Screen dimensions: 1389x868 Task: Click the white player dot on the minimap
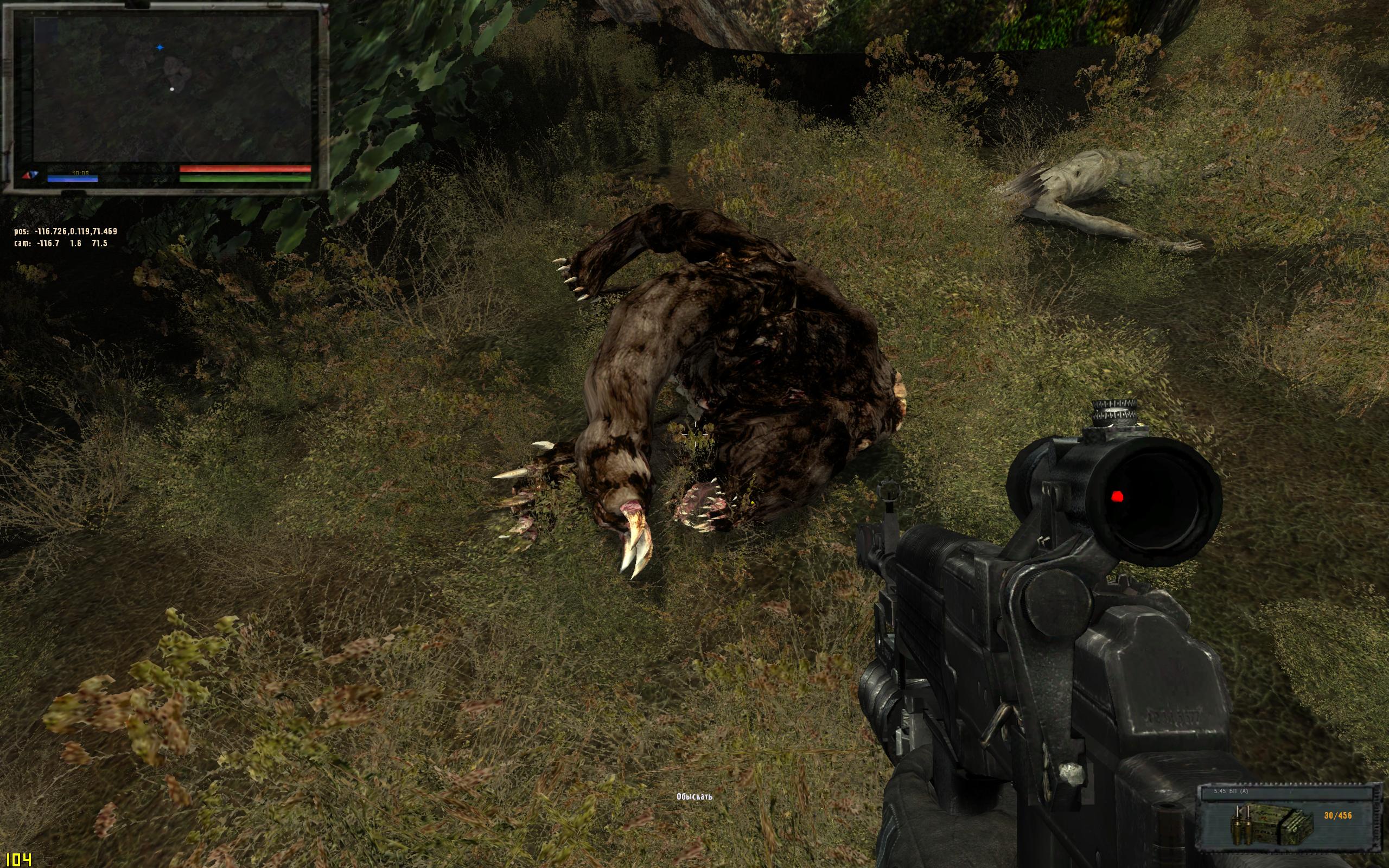tap(171, 89)
